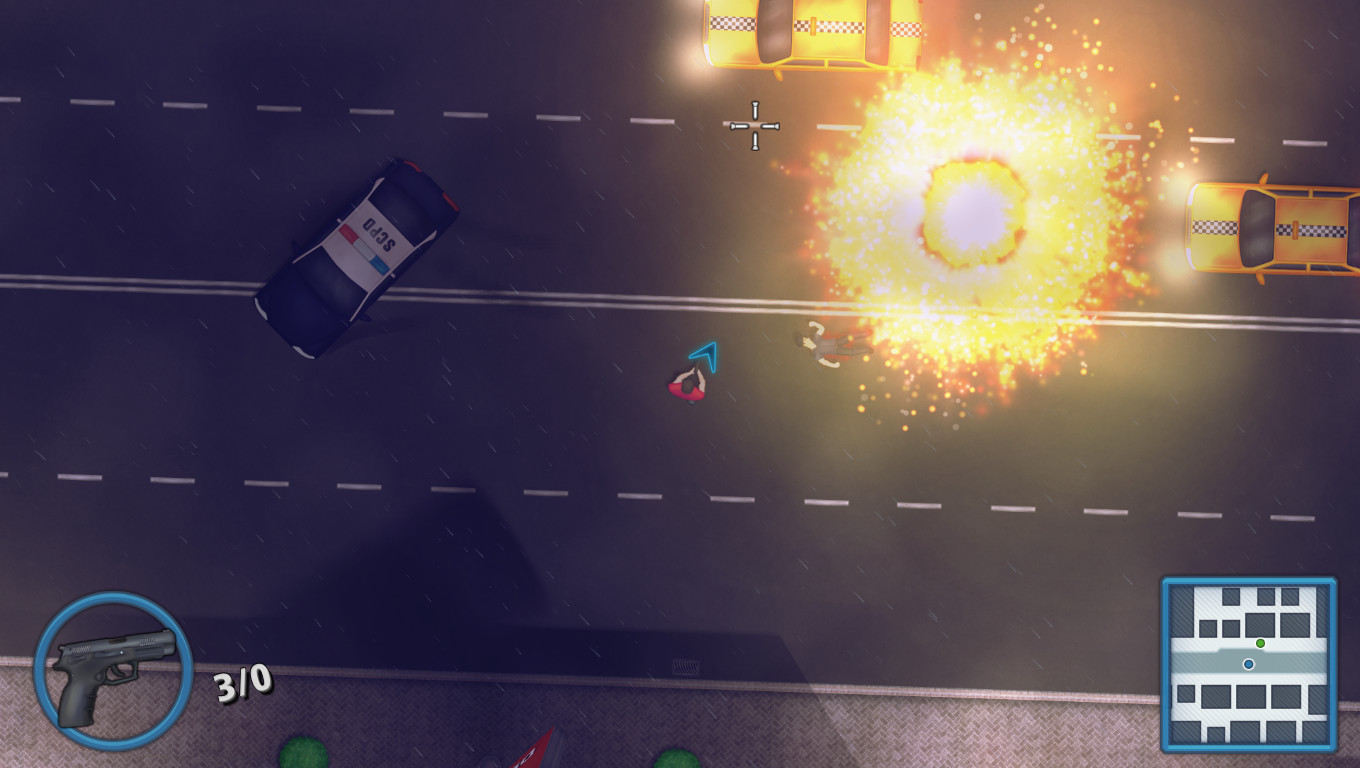Click the blue player dot on the minimap
This screenshot has height=768, width=1360.
(1249, 664)
